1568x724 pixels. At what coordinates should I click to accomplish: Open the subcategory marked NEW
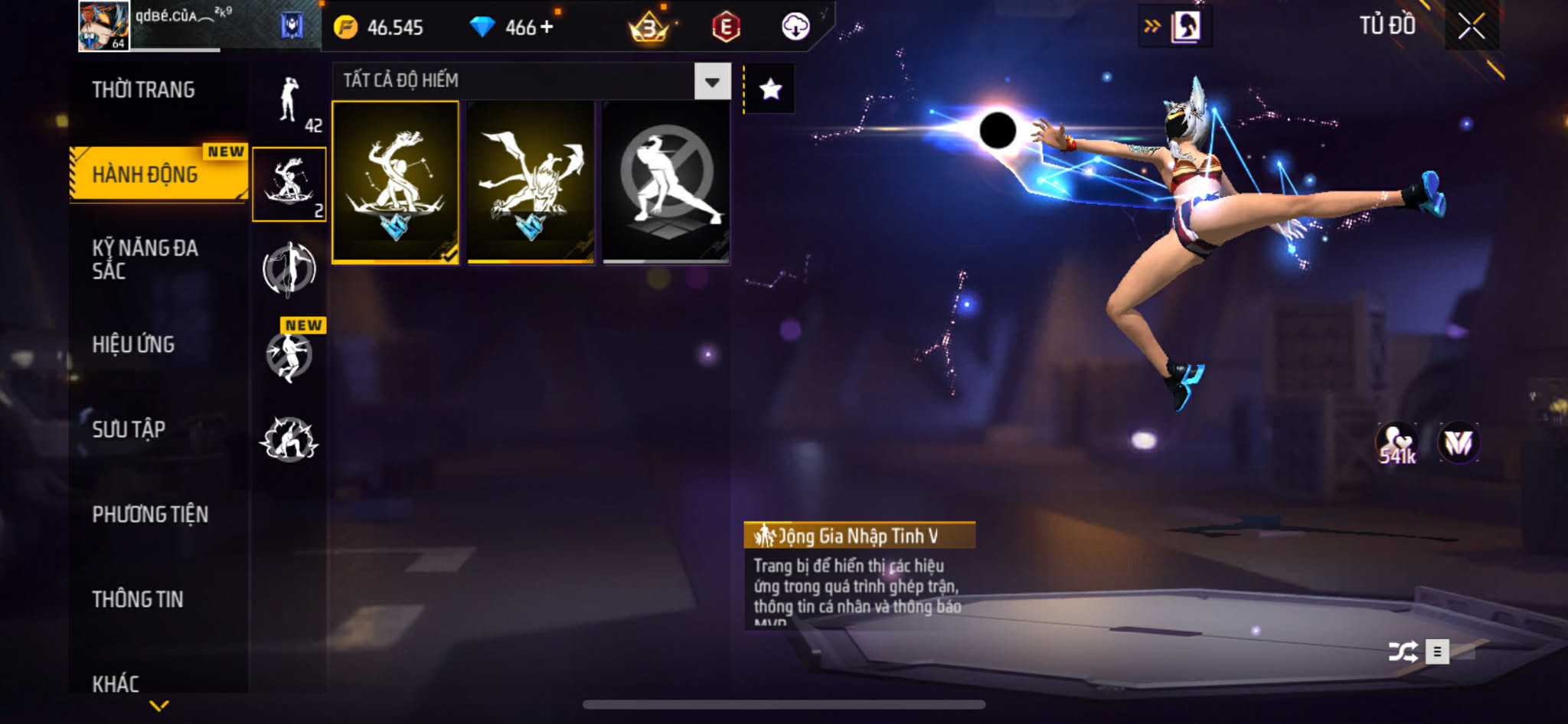point(289,355)
